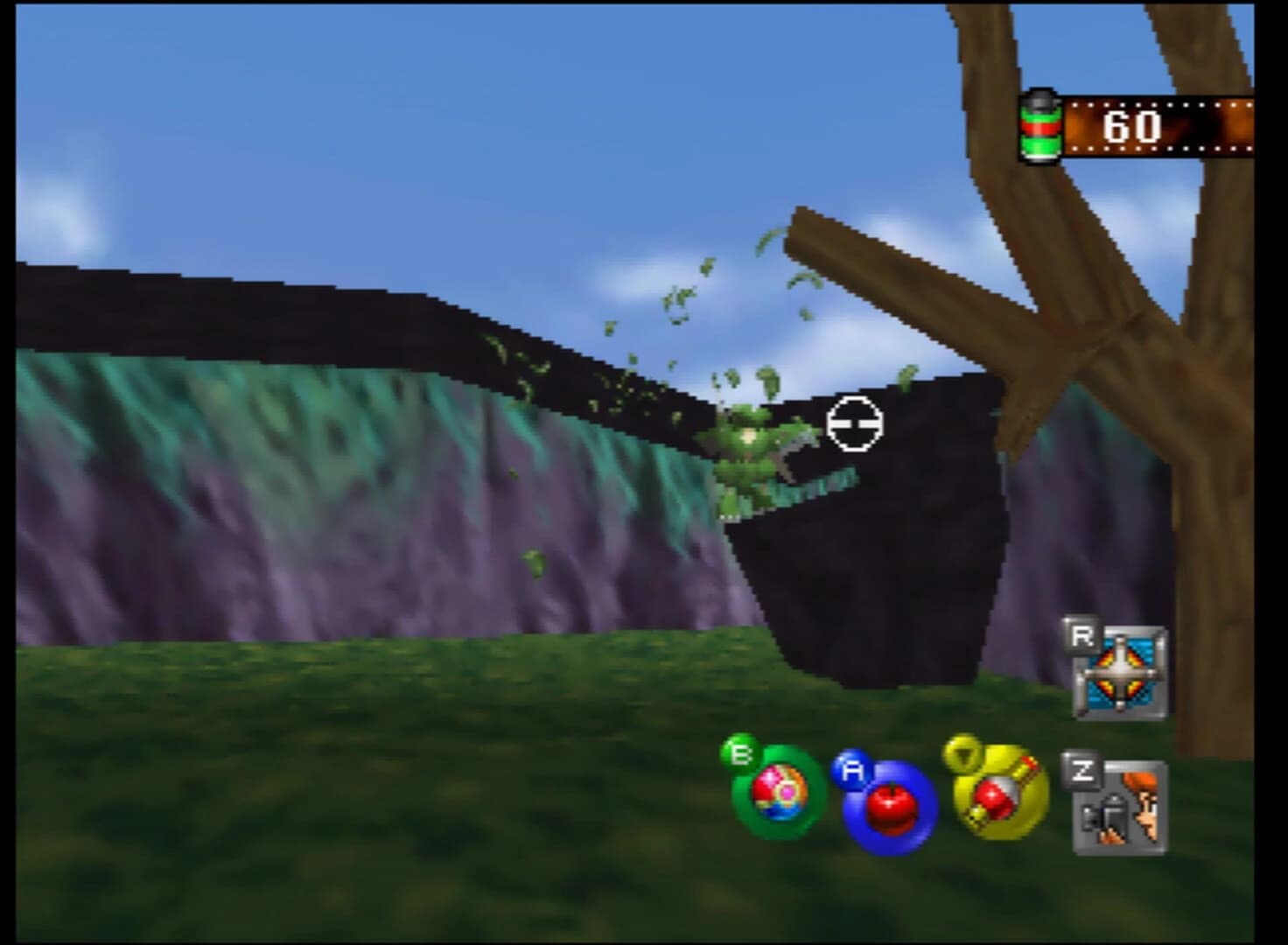The height and width of the screenshot is (945, 1288).
Task: Click the green film canister icon
Action: point(1042,125)
